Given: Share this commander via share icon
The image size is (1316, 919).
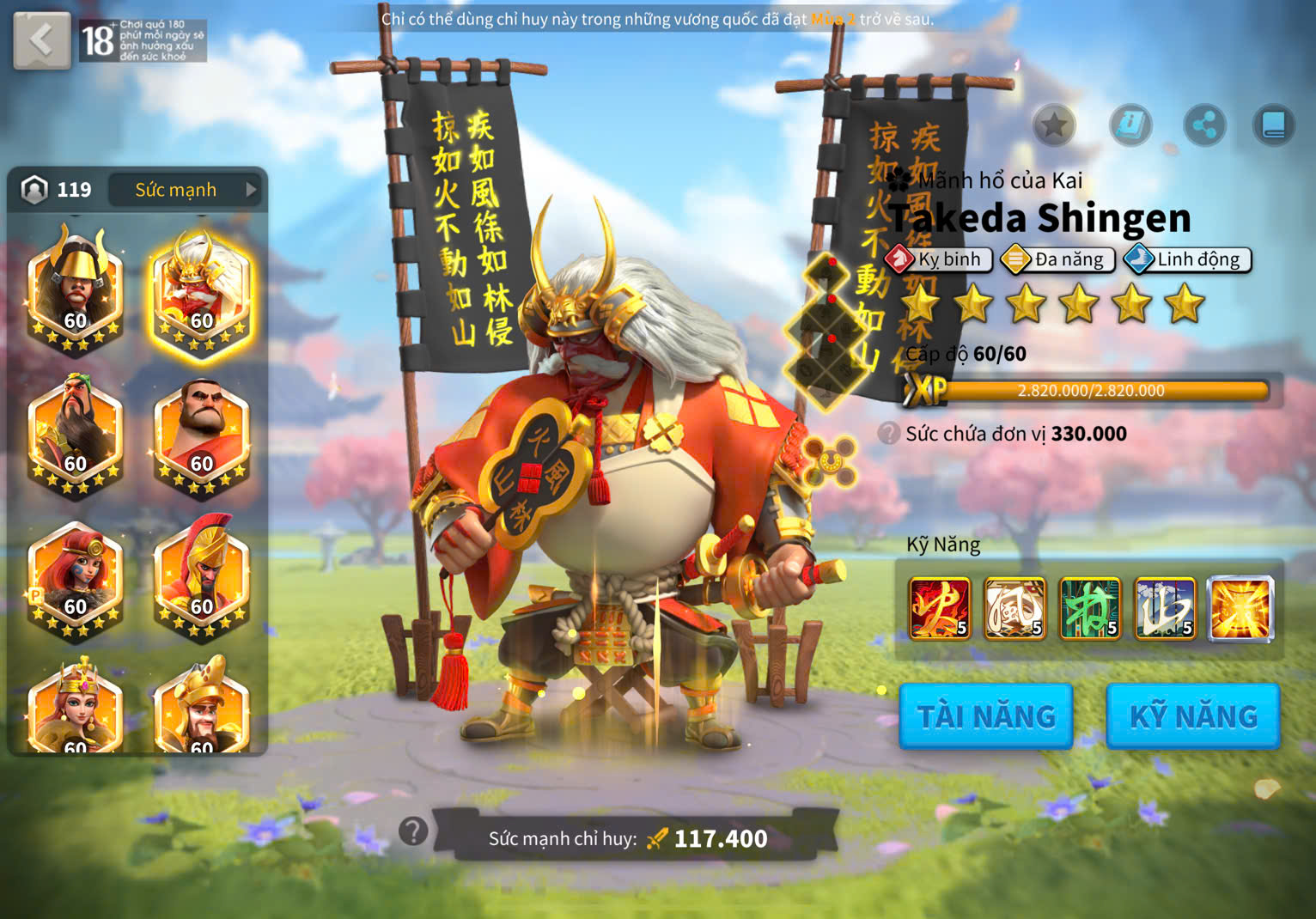Looking at the screenshot, I should tap(1204, 126).
